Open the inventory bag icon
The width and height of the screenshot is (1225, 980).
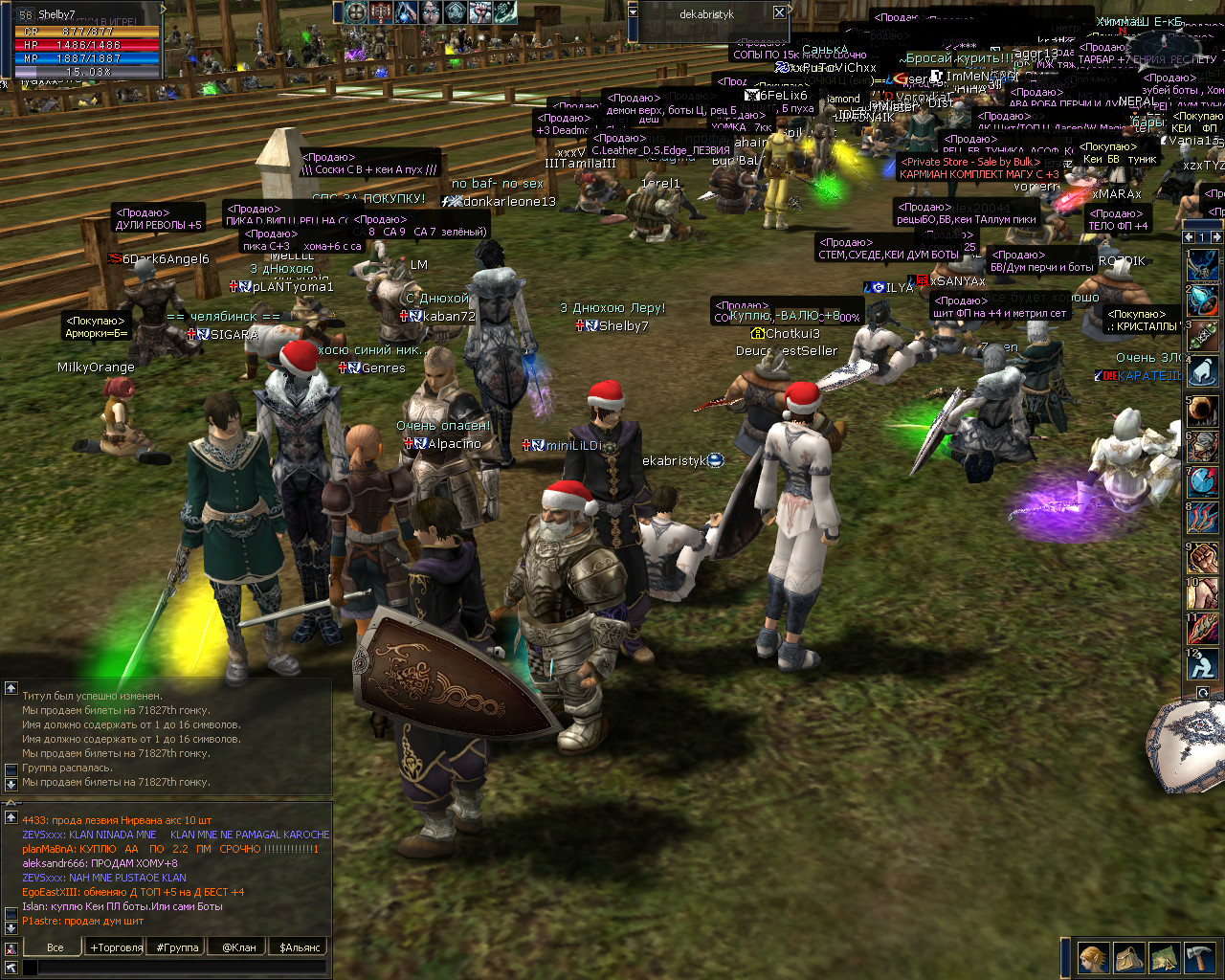[x=1128, y=957]
